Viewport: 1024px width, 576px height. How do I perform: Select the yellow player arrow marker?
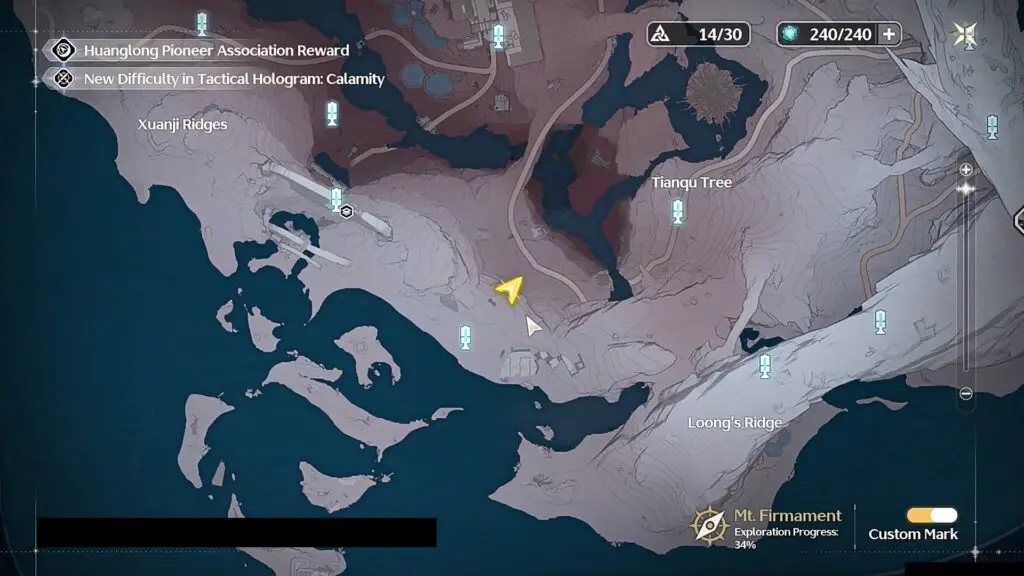[510, 289]
